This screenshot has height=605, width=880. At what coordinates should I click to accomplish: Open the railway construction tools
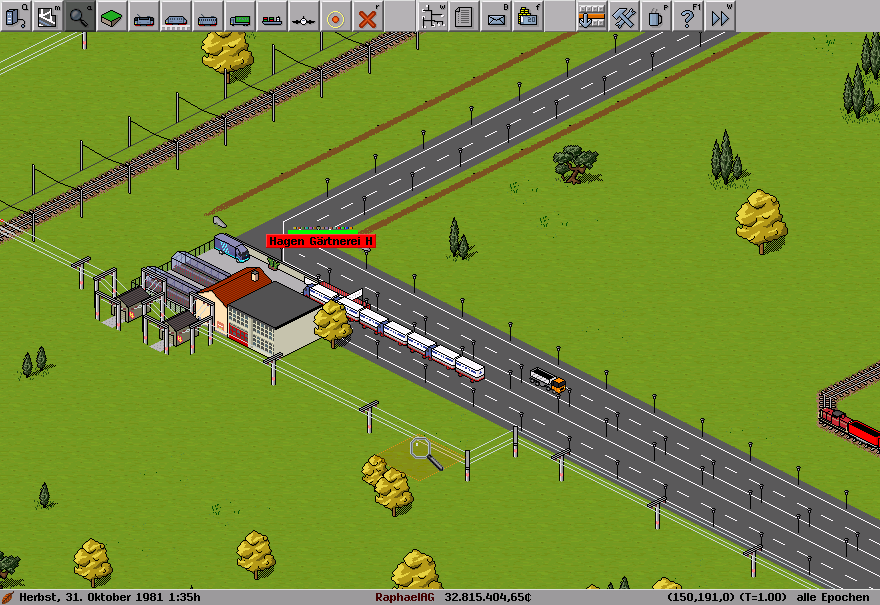pos(144,16)
